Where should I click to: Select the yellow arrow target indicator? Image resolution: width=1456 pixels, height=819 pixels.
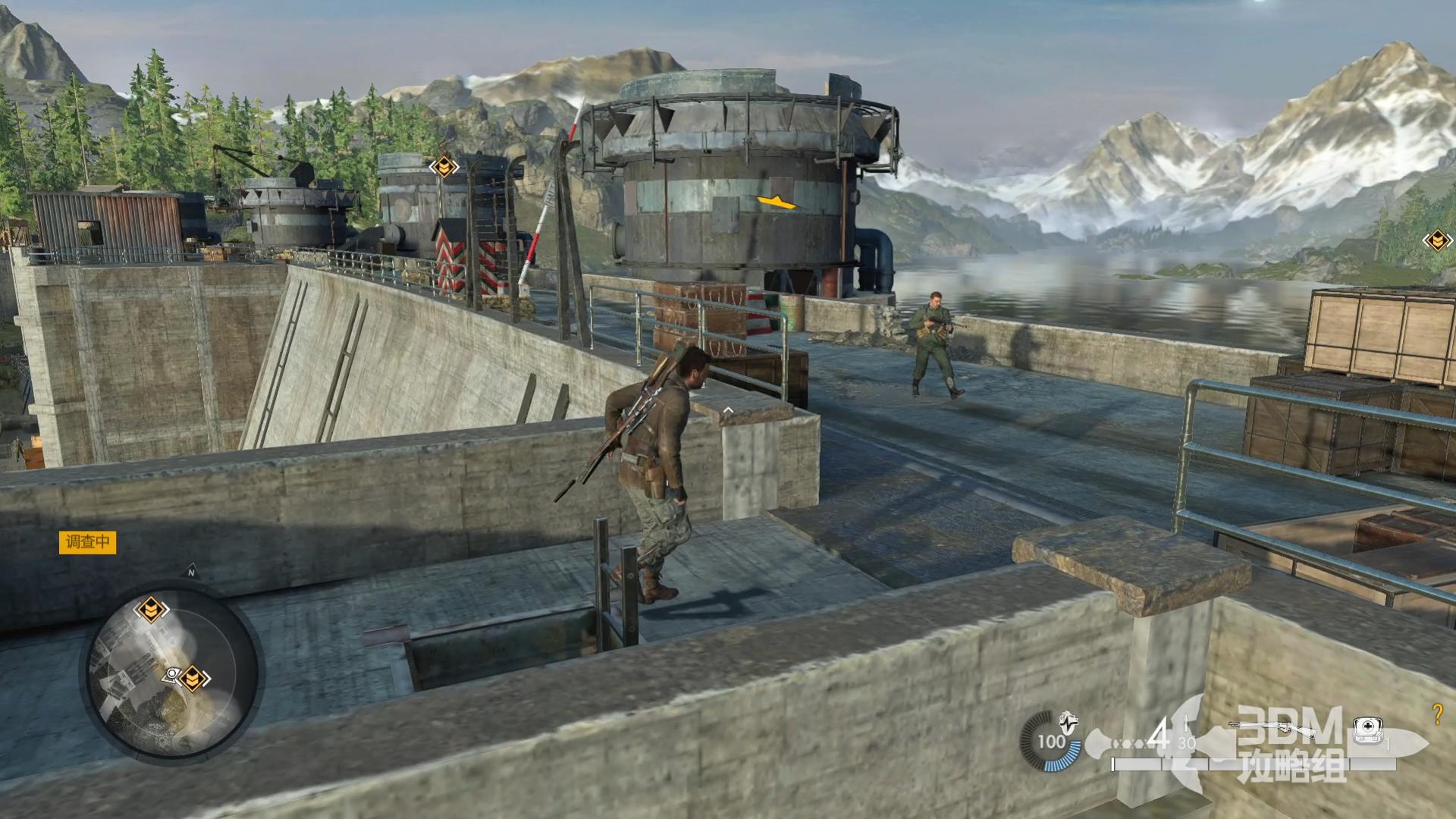pos(776,202)
